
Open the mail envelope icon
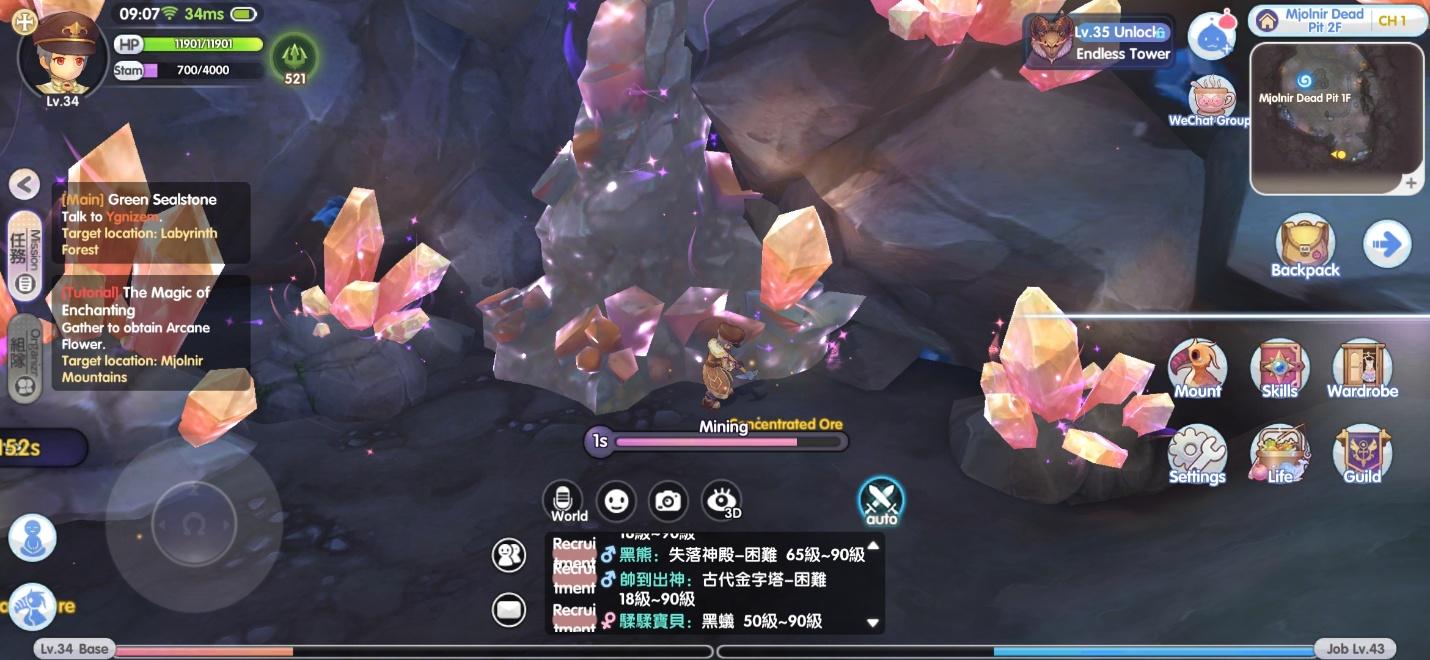(509, 608)
